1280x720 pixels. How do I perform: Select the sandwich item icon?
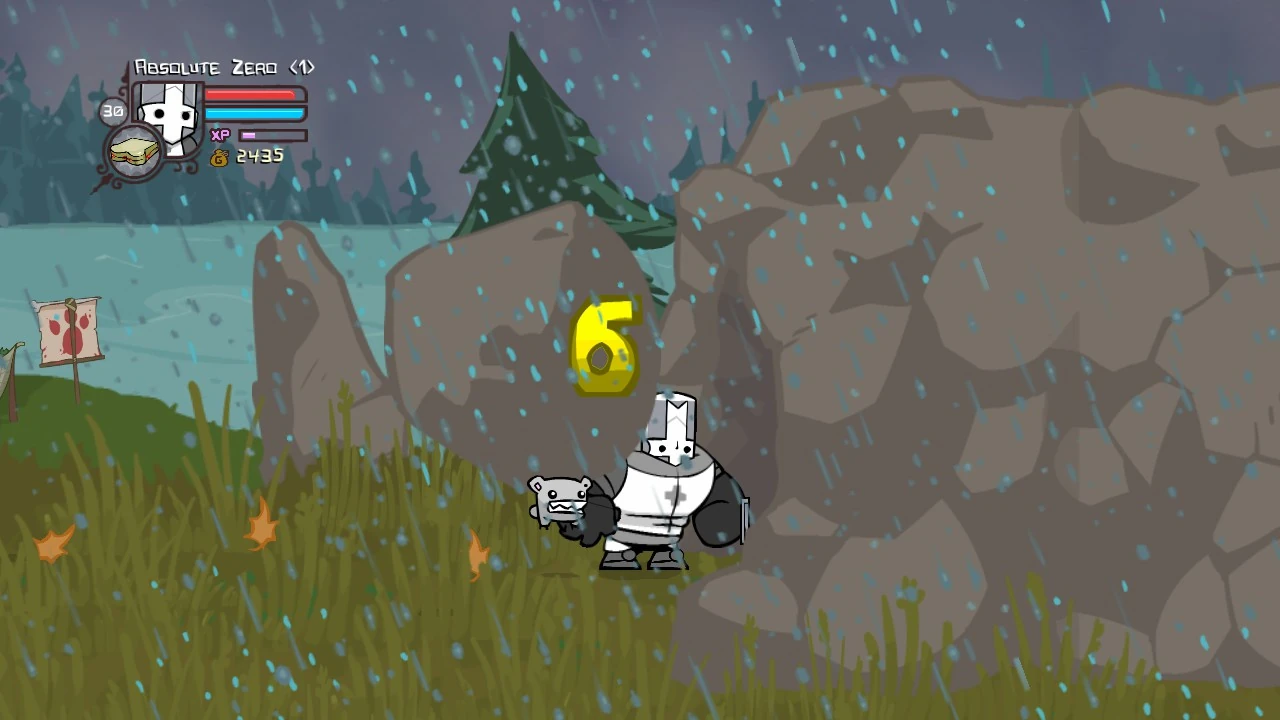pyautogui.click(x=133, y=152)
